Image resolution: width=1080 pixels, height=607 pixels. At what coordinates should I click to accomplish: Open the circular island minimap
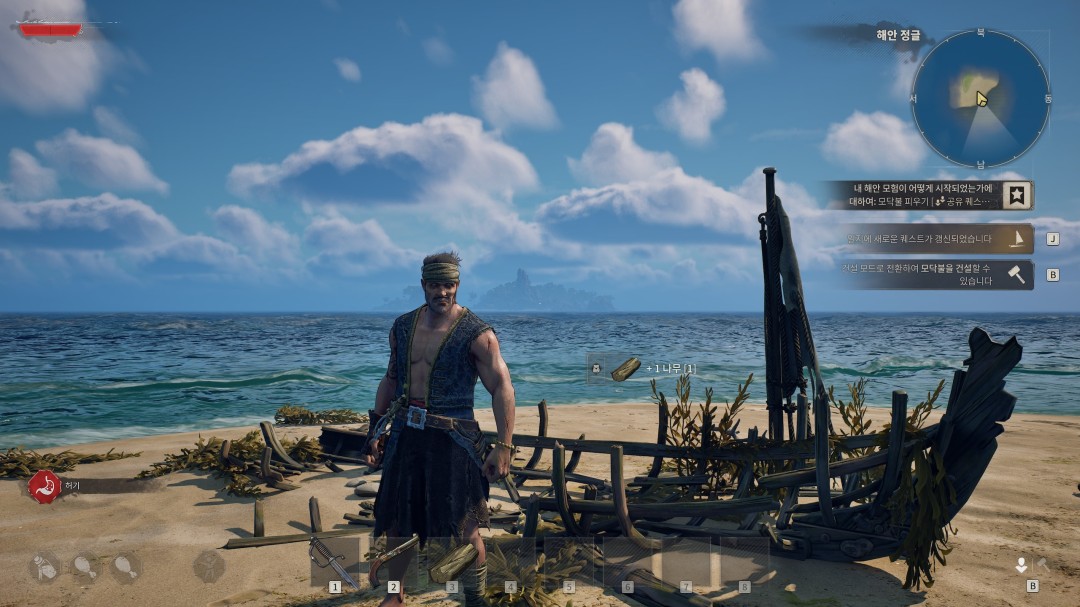980,98
